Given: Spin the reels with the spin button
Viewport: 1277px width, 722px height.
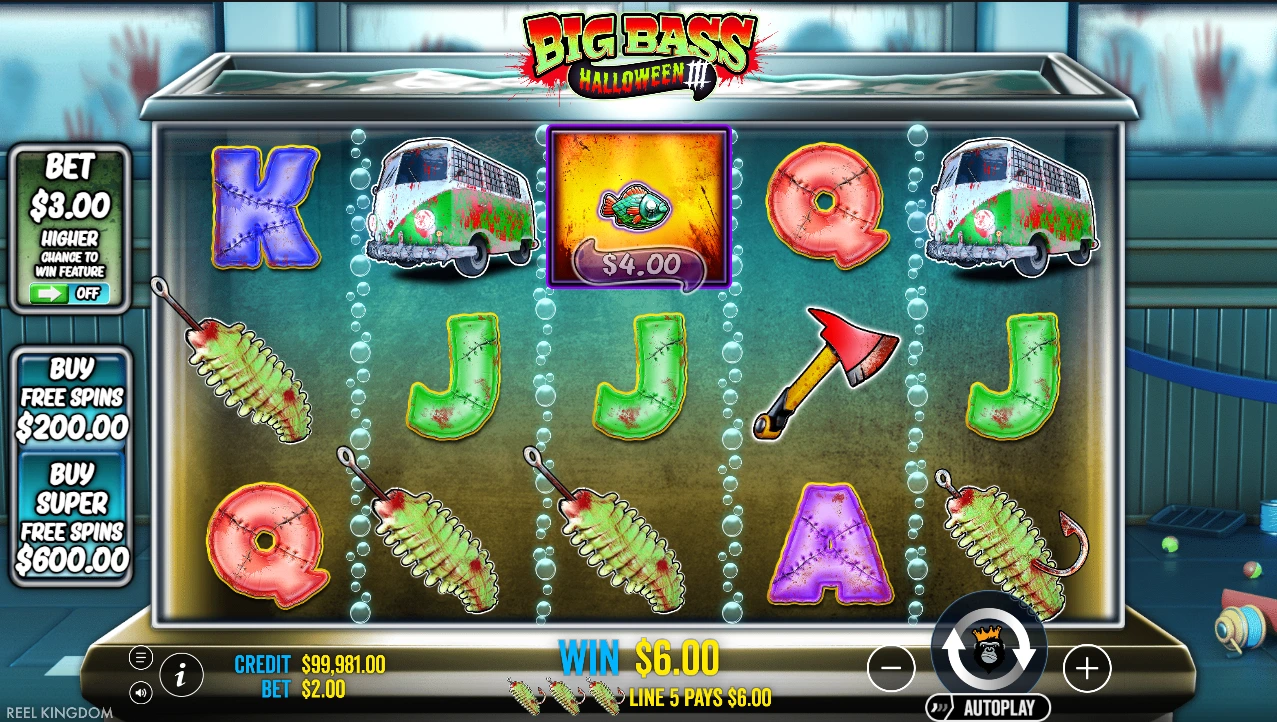Looking at the screenshot, I should (989, 653).
